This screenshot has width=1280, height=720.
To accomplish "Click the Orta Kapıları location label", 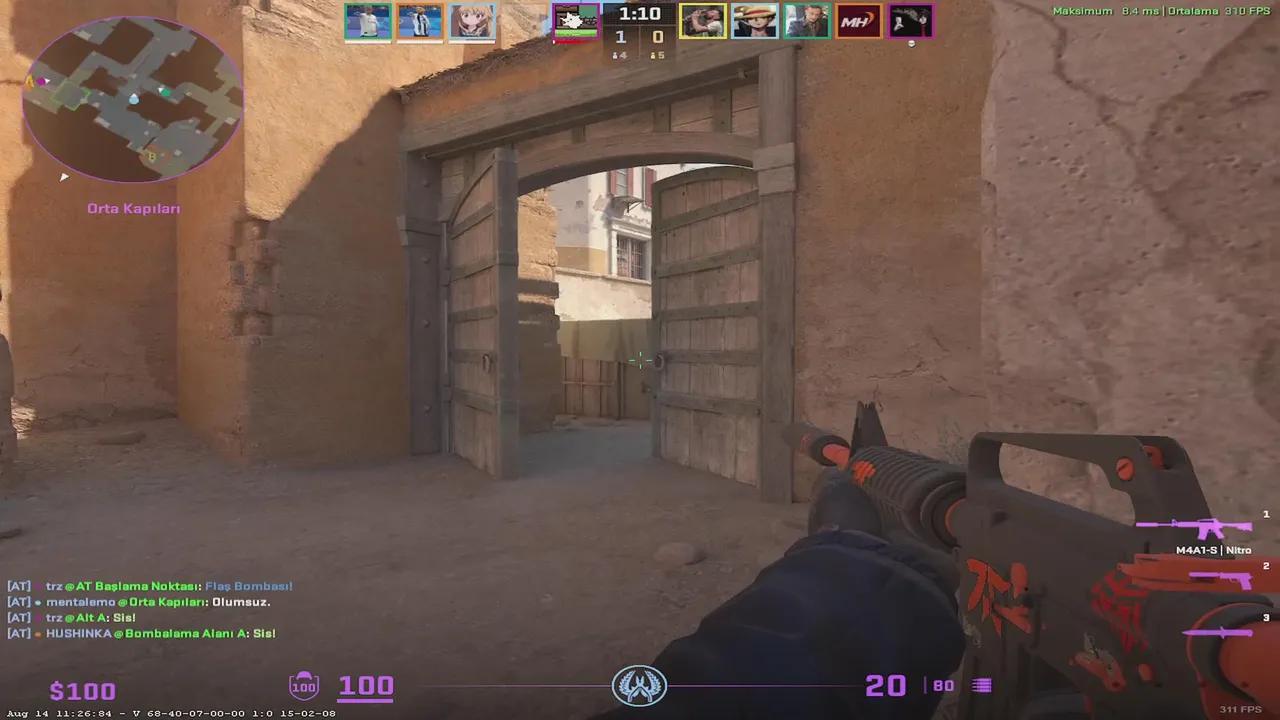I will click(x=133, y=208).
